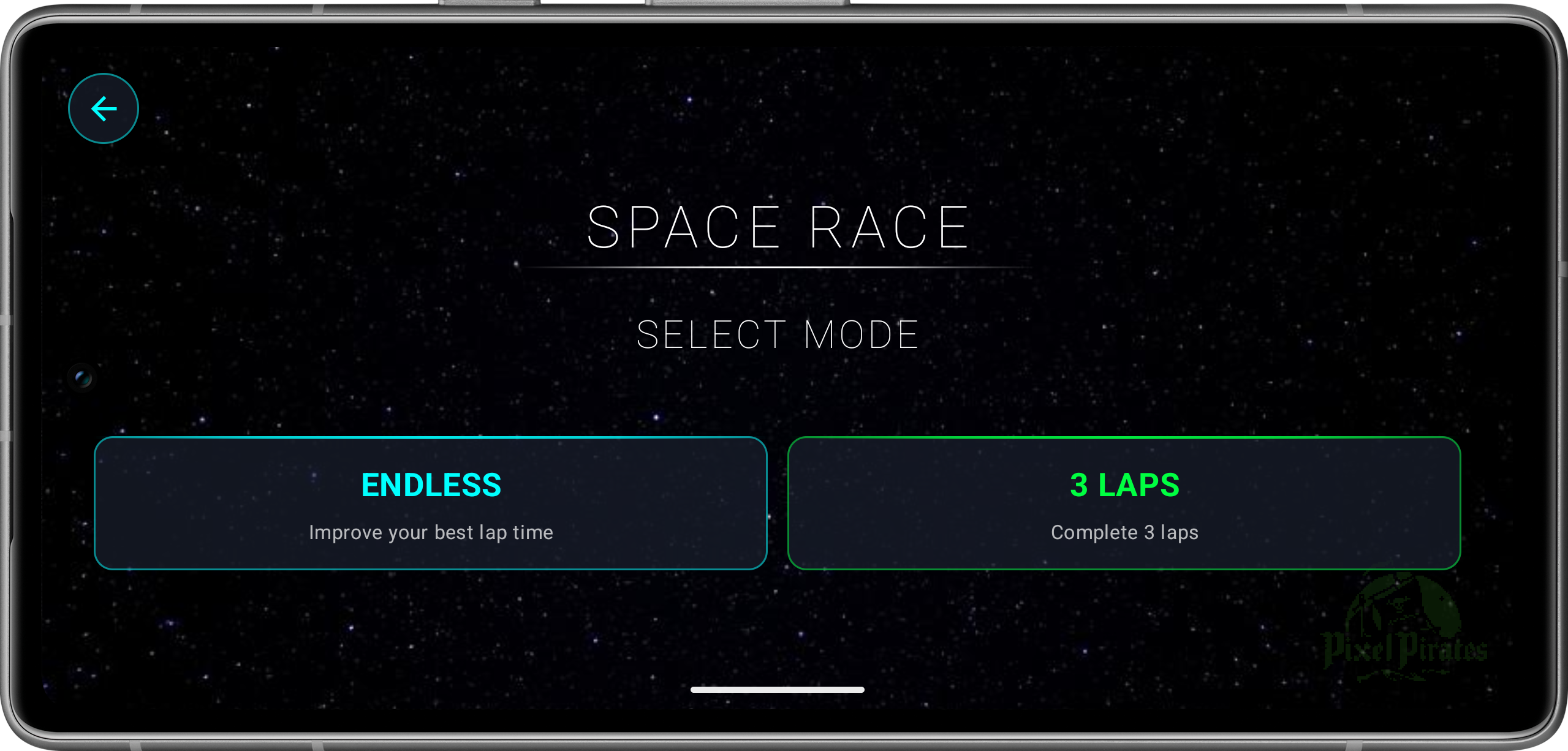Image resolution: width=1568 pixels, height=751 pixels.
Task: Click the text Complete 3 laps
Action: 1124,532
